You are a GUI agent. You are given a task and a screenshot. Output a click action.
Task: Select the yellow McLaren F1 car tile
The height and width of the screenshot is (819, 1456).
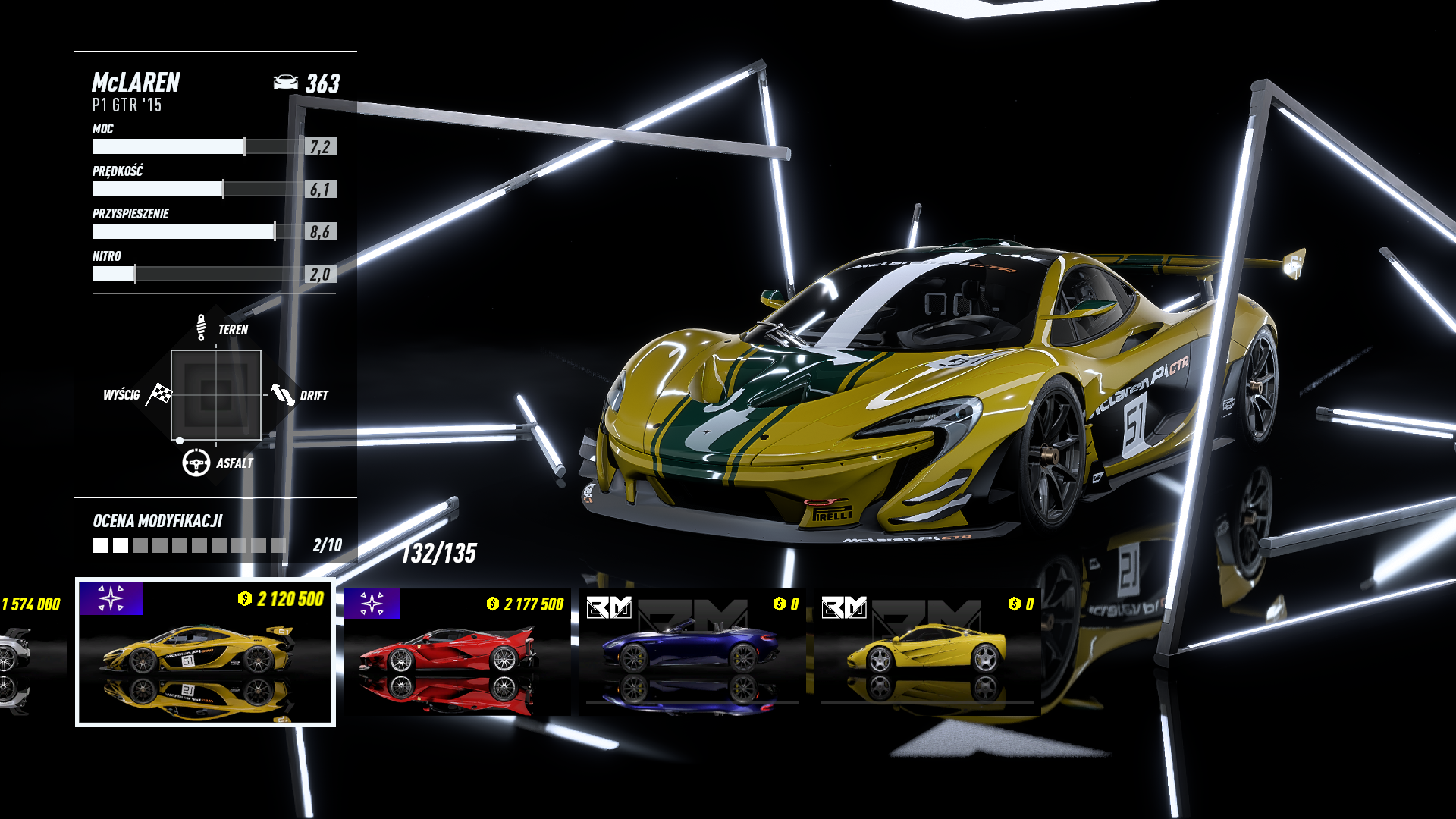coord(927,652)
